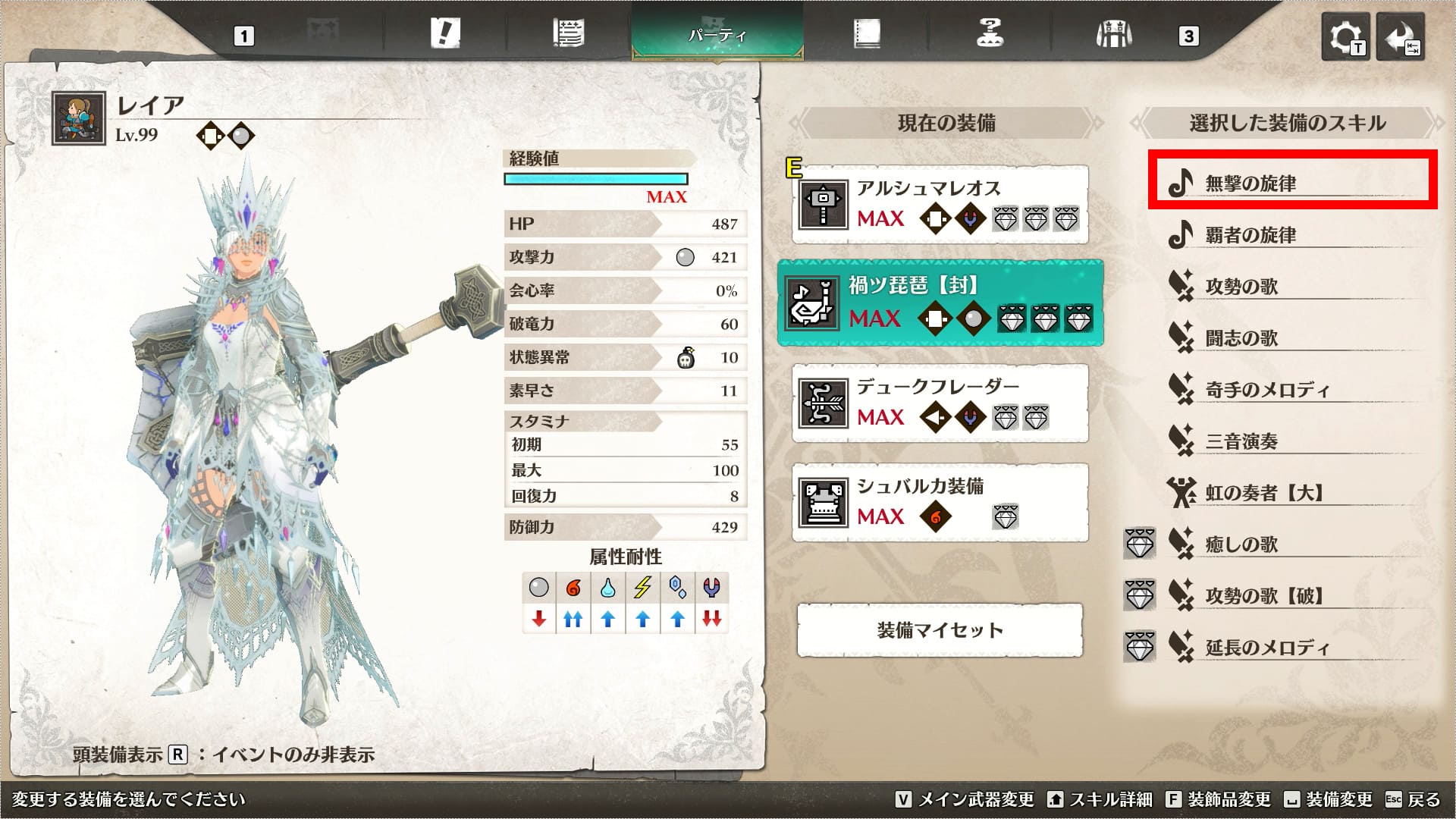Select the 癒しの歌 skill entry
Screen dimensions: 1456x819
[1291, 544]
